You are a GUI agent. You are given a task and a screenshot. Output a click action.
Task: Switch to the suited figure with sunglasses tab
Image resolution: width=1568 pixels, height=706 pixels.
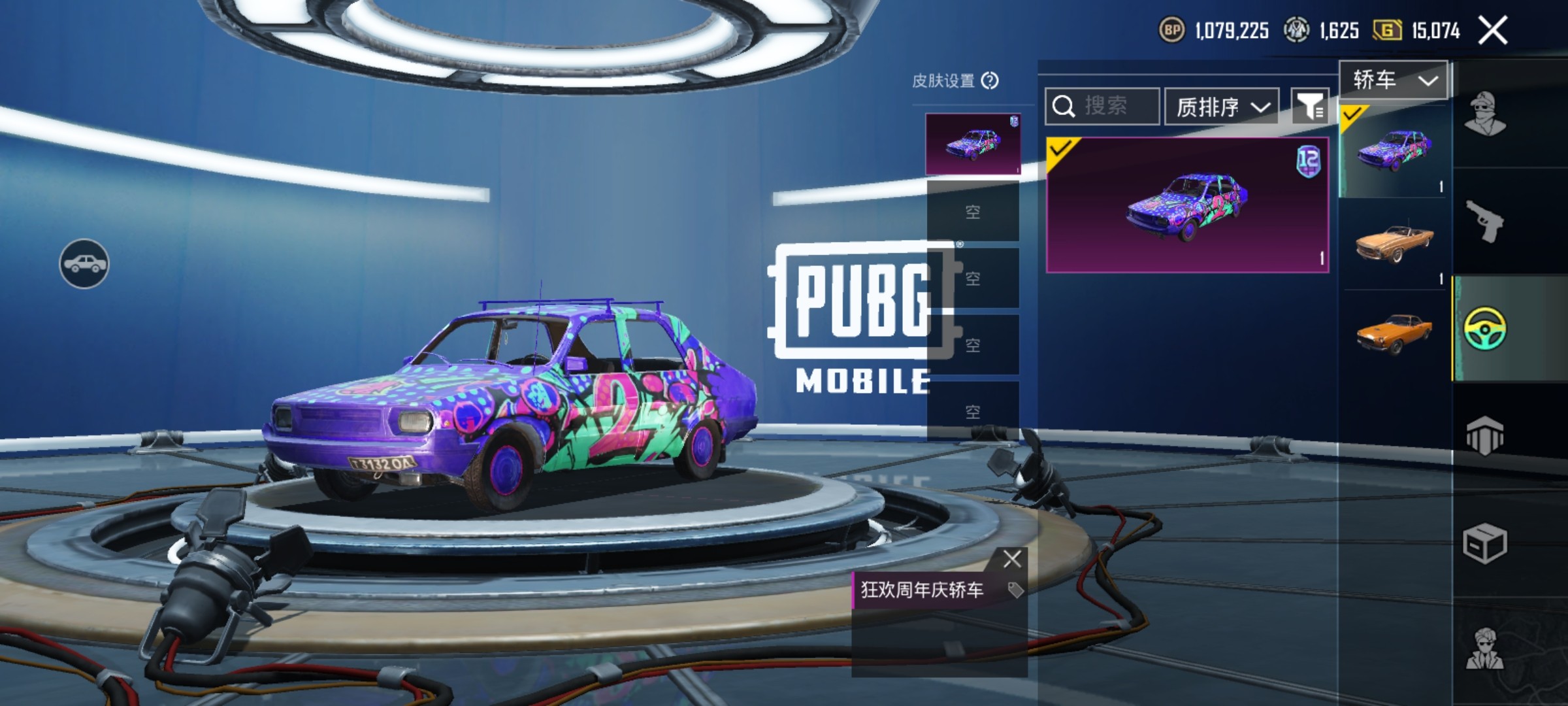click(x=1485, y=649)
